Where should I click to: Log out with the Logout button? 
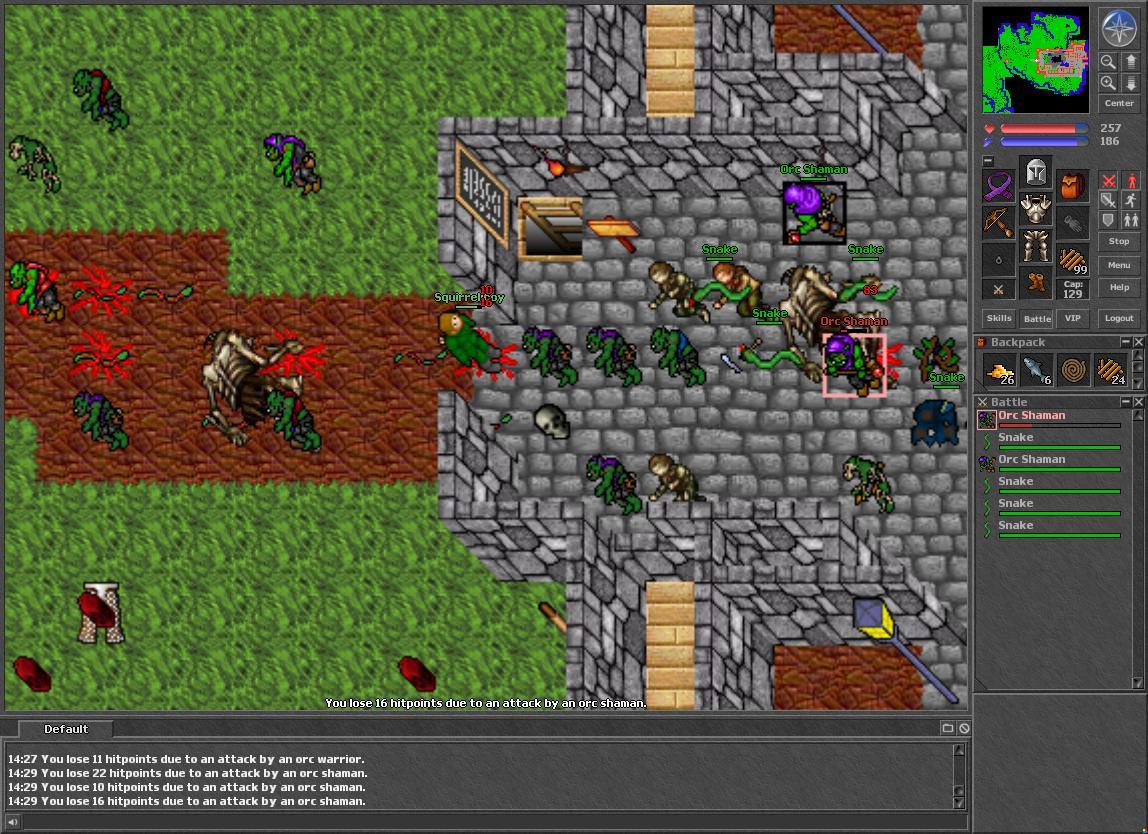[1119, 318]
